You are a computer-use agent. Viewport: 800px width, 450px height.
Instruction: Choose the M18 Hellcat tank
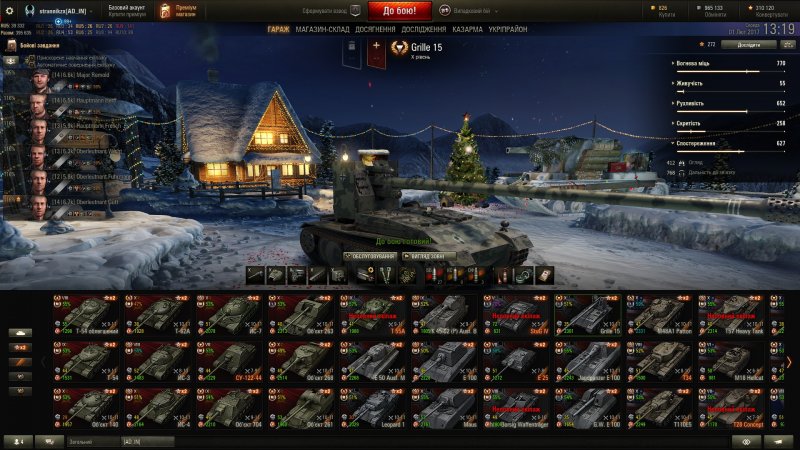(732, 361)
